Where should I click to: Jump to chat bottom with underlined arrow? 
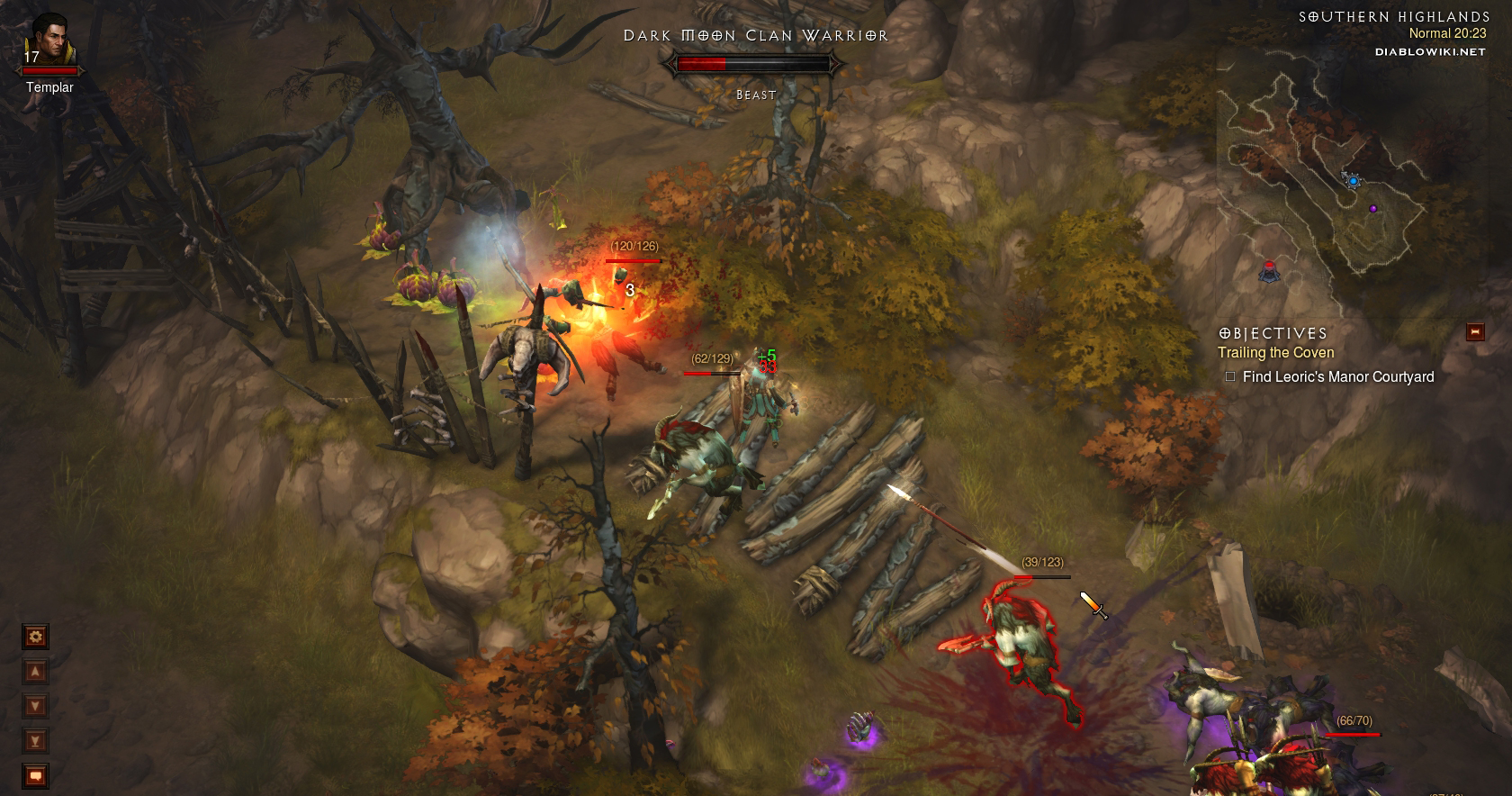pyautogui.click(x=35, y=741)
